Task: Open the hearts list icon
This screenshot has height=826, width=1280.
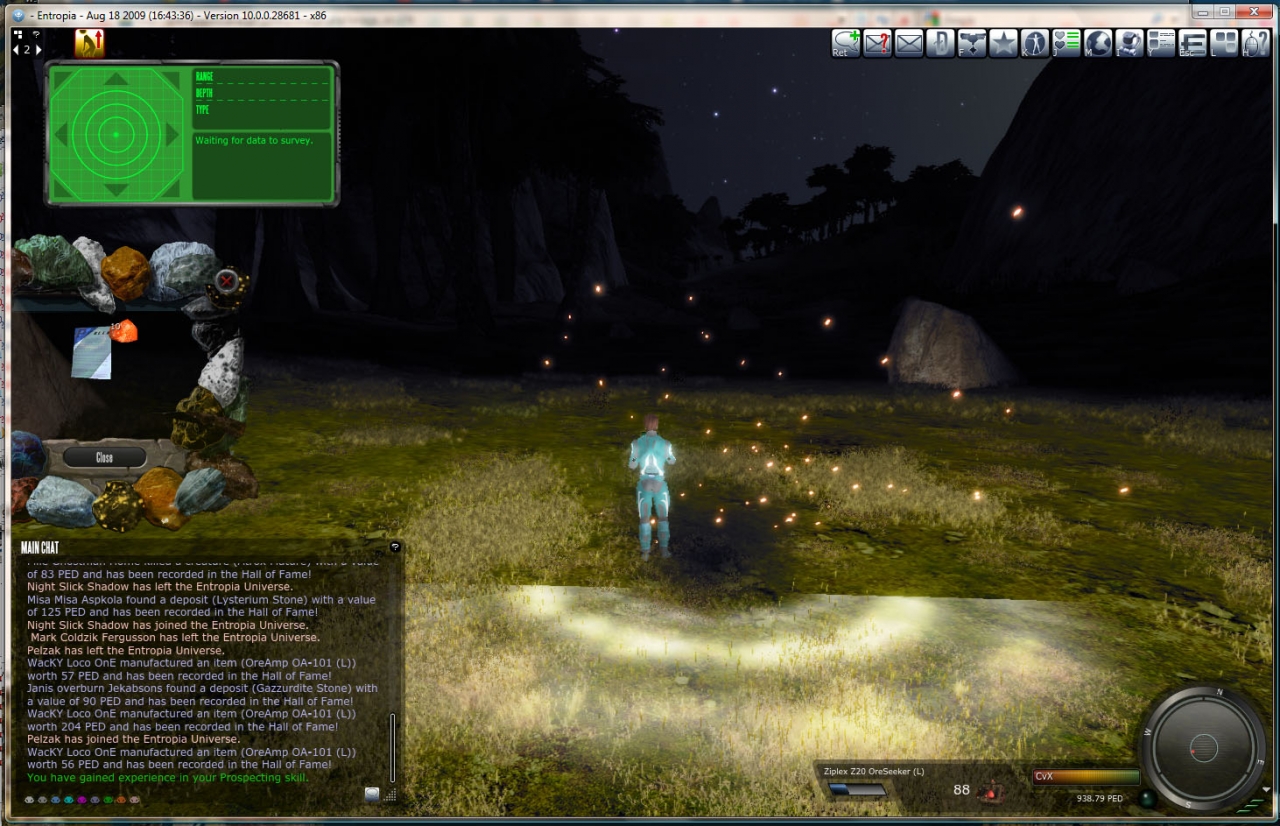Action: [x=1067, y=43]
